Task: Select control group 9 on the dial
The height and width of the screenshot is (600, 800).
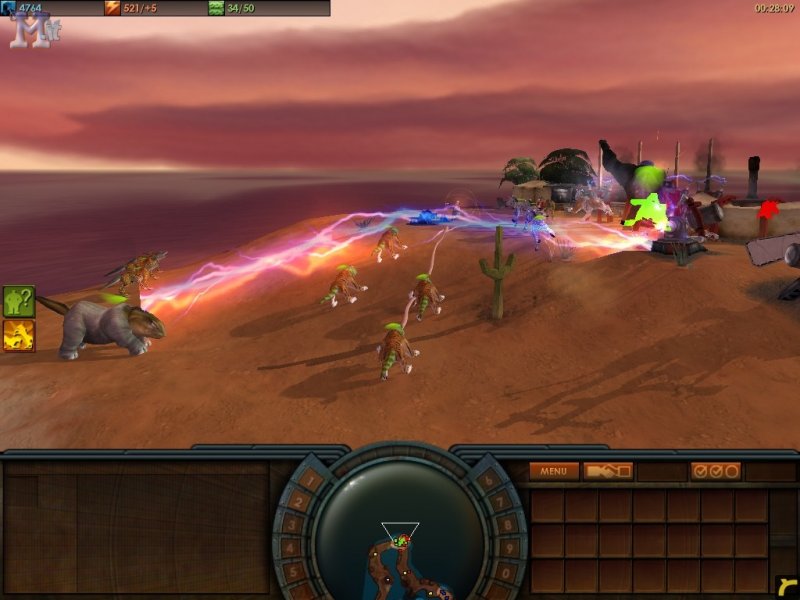Action: (x=511, y=548)
